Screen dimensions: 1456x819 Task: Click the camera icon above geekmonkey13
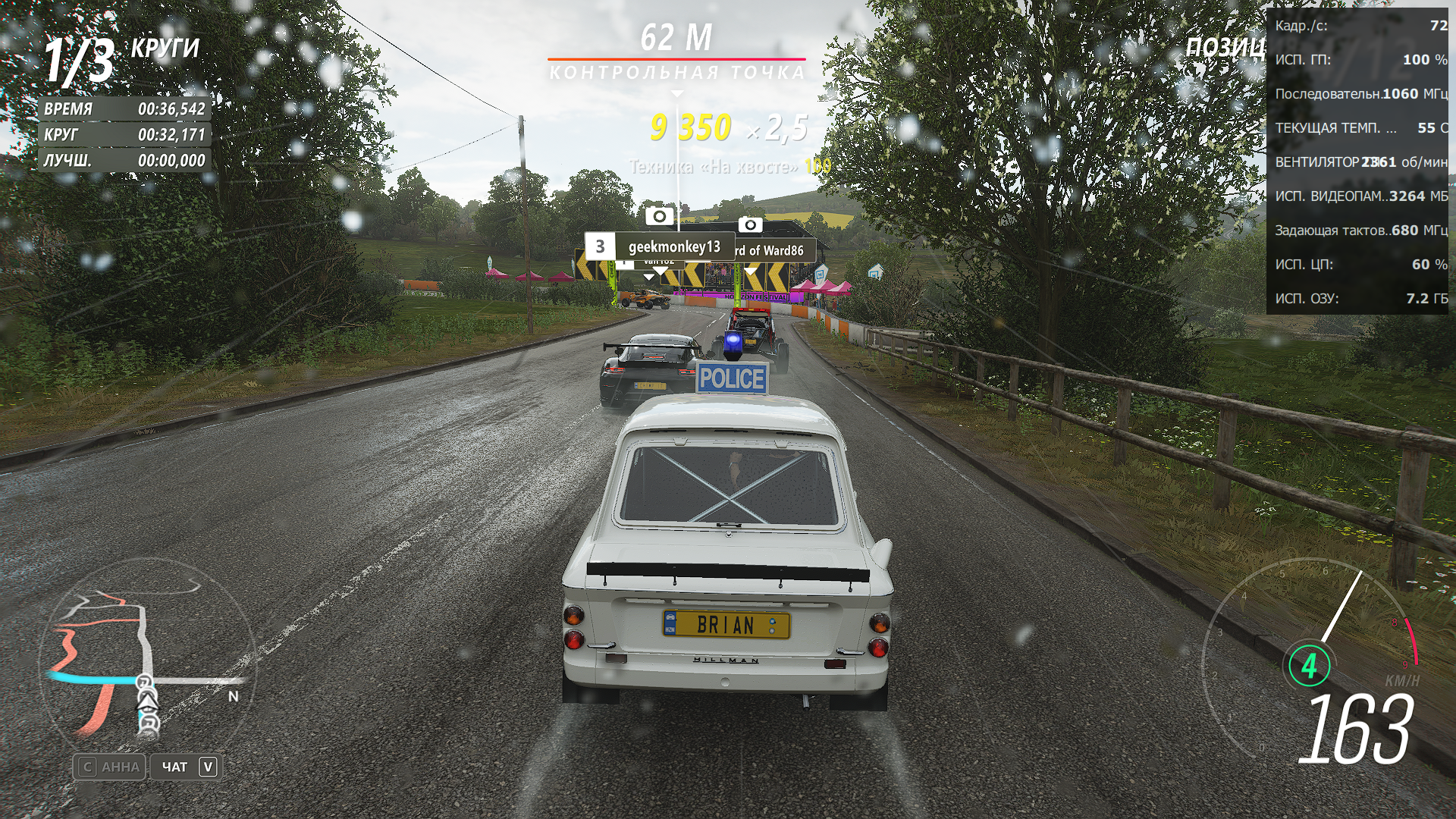pyautogui.click(x=659, y=216)
